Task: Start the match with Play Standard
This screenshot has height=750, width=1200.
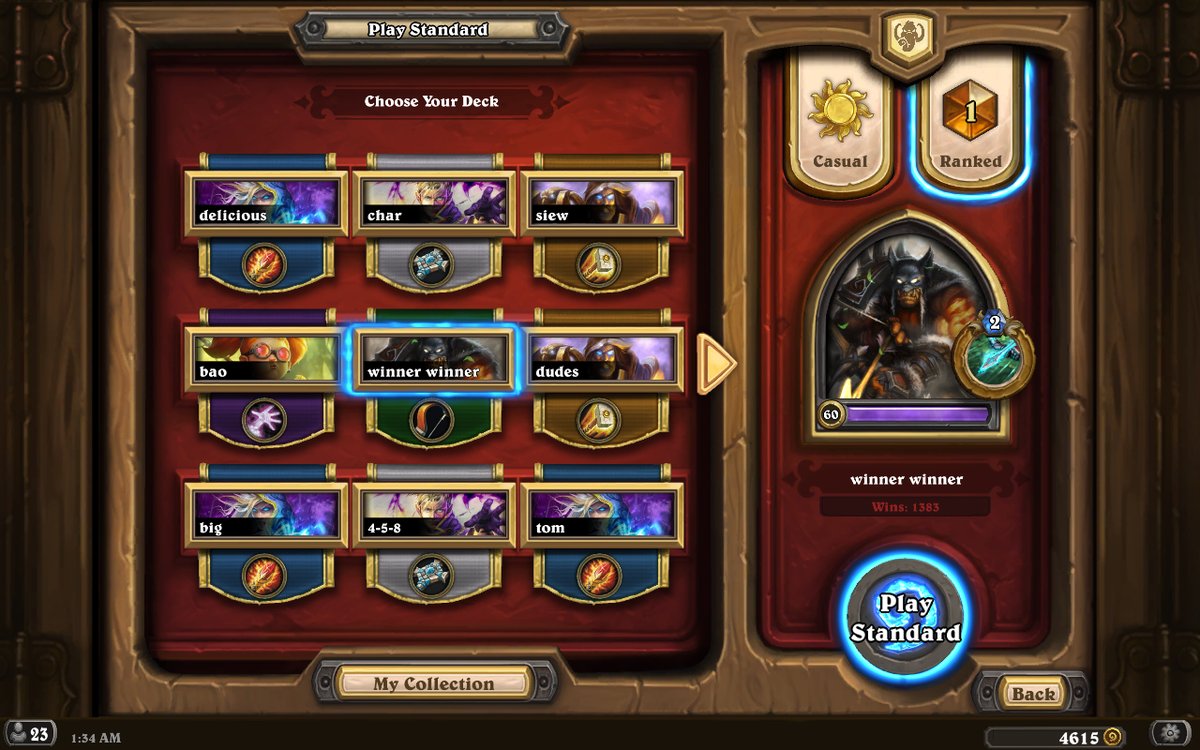Action: click(905, 618)
